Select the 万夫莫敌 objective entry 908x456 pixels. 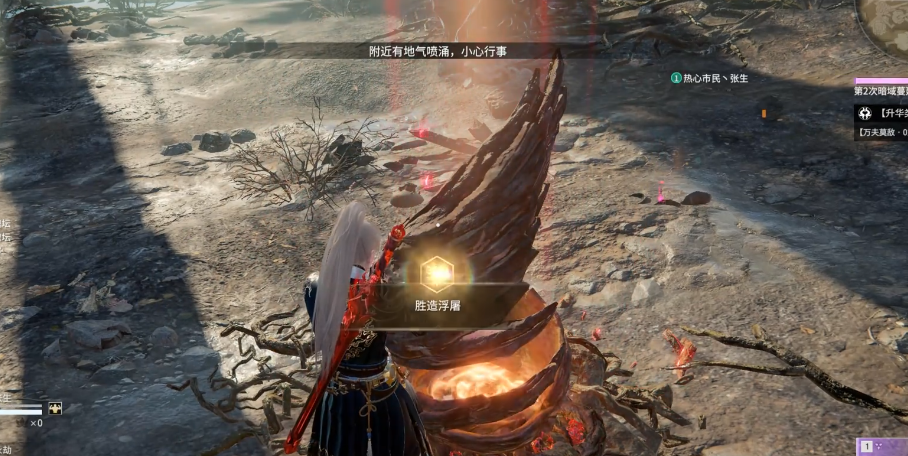pyautogui.click(x=882, y=133)
